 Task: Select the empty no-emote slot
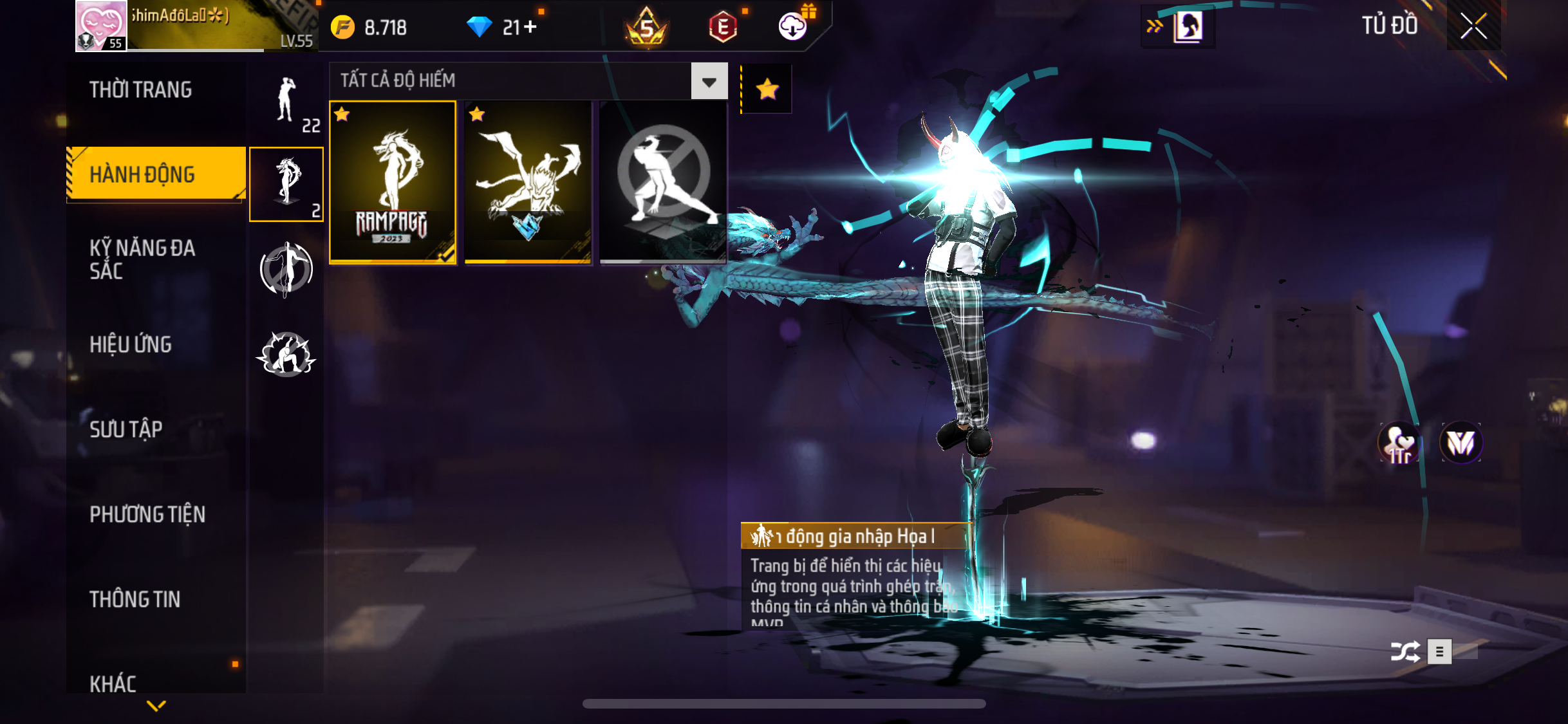(x=663, y=182)
